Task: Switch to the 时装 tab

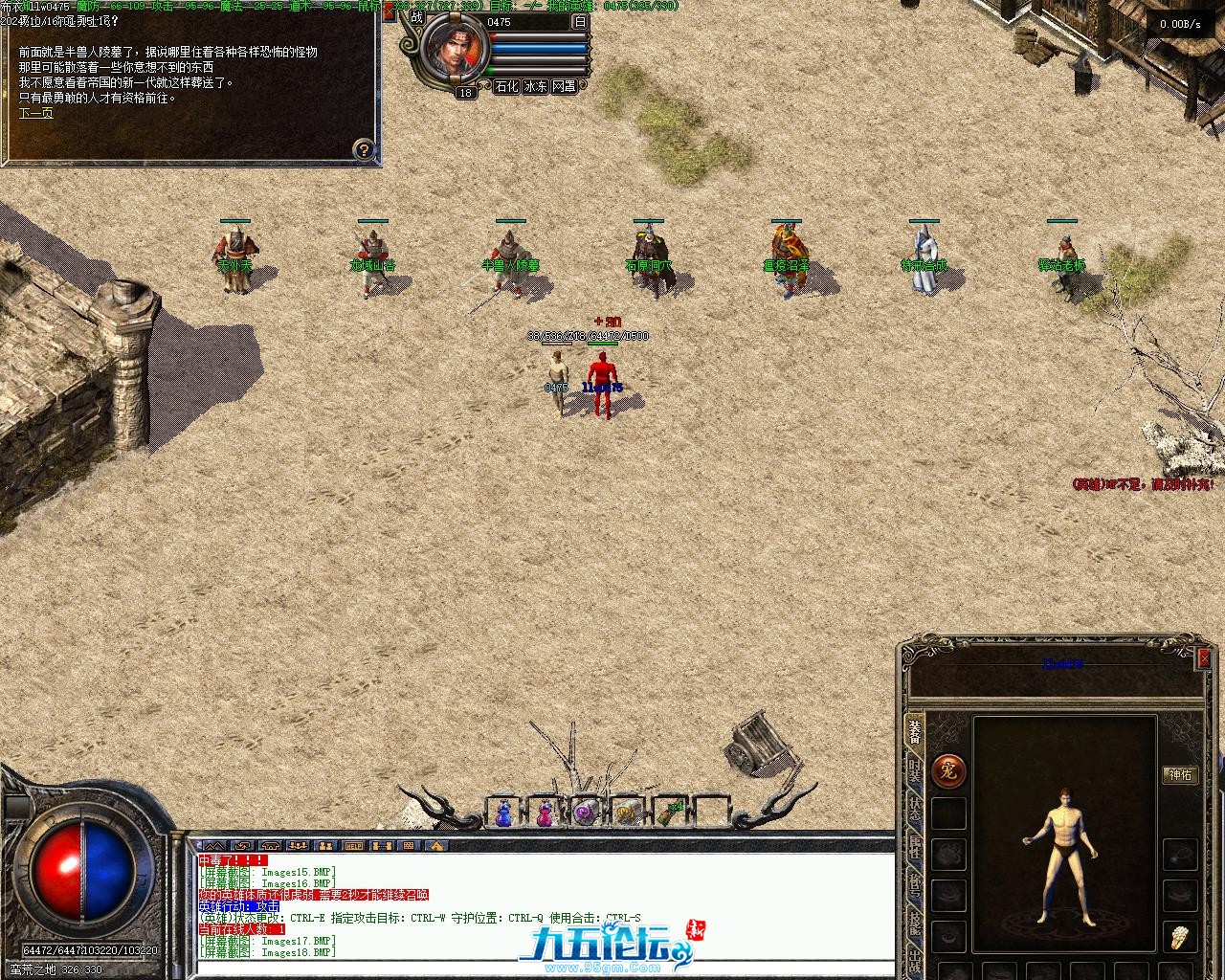Action: [915, 771]
